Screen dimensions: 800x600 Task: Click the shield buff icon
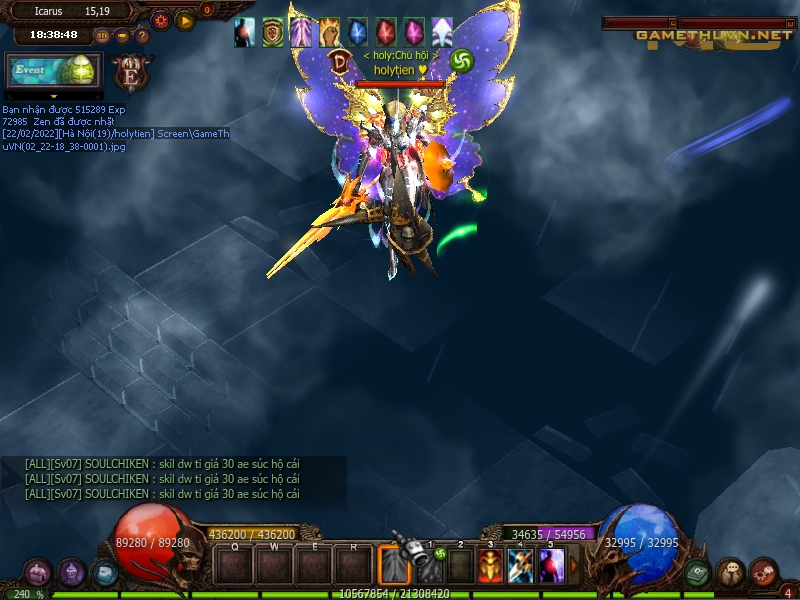pyautogui.click(x=273, y=33)
